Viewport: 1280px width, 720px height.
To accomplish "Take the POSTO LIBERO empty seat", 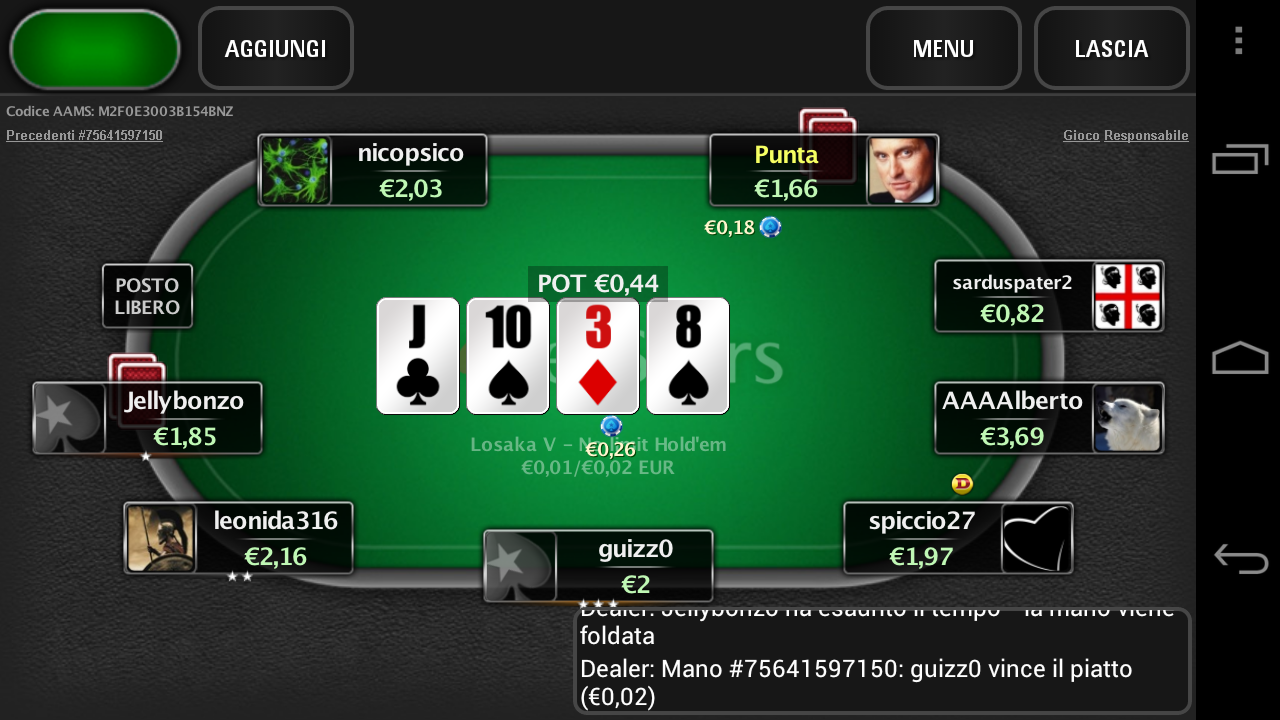I will (x=147, y=296).
